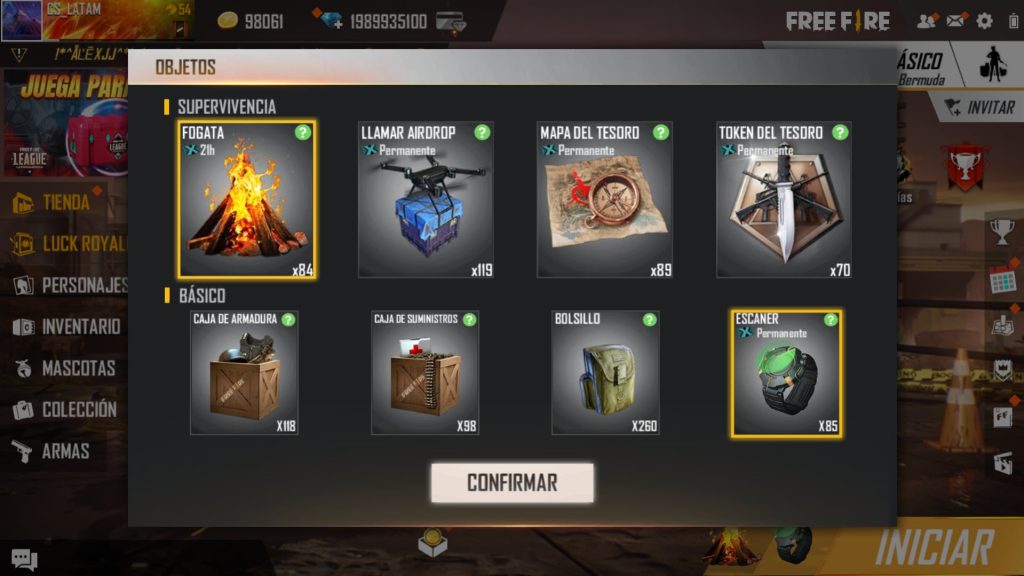Start the match with Iniciar
Viewport: 1024px width, 576px height.
934,548
